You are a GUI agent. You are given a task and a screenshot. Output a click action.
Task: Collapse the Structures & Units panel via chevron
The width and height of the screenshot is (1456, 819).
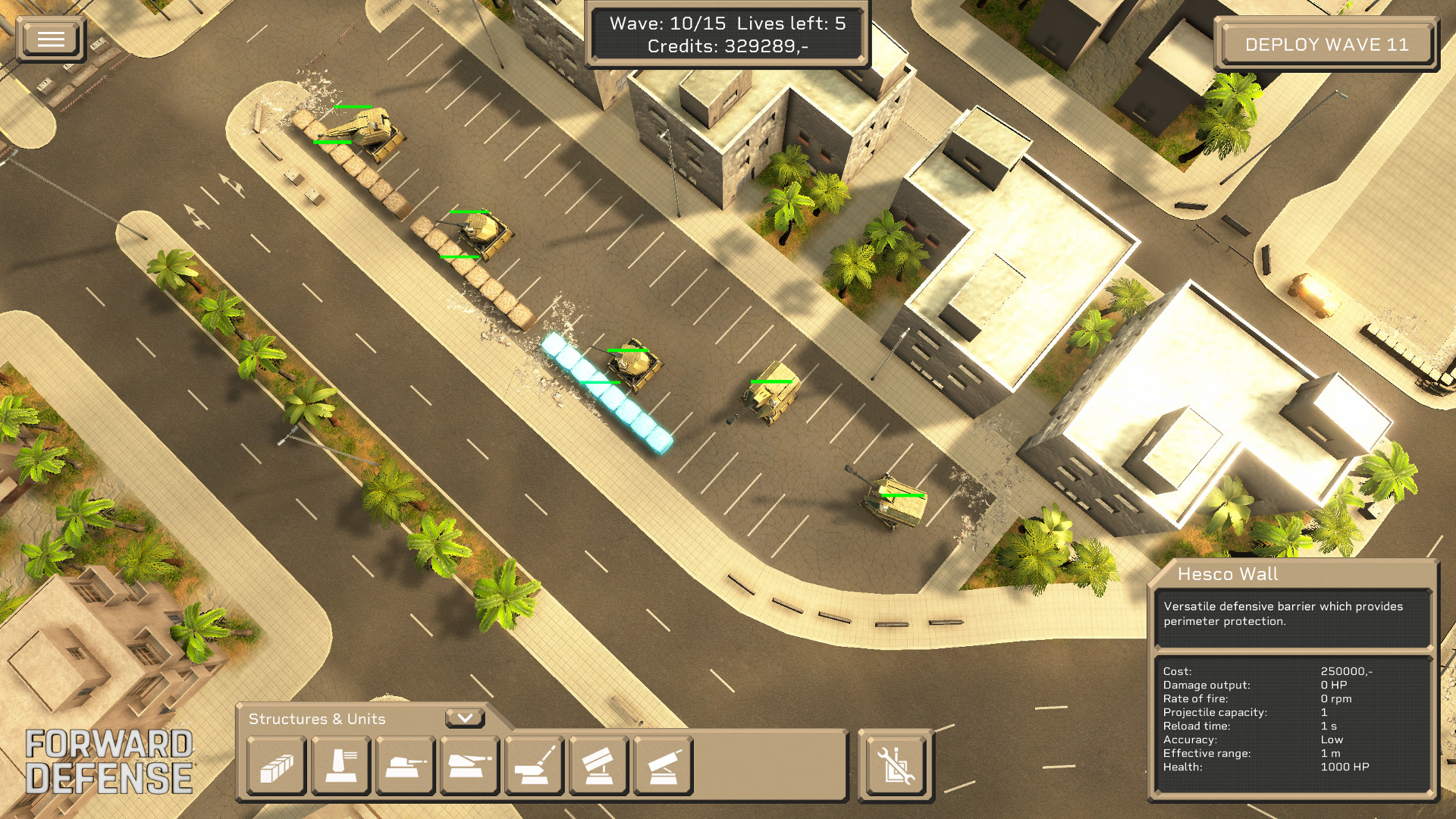(x=466, y=717)
